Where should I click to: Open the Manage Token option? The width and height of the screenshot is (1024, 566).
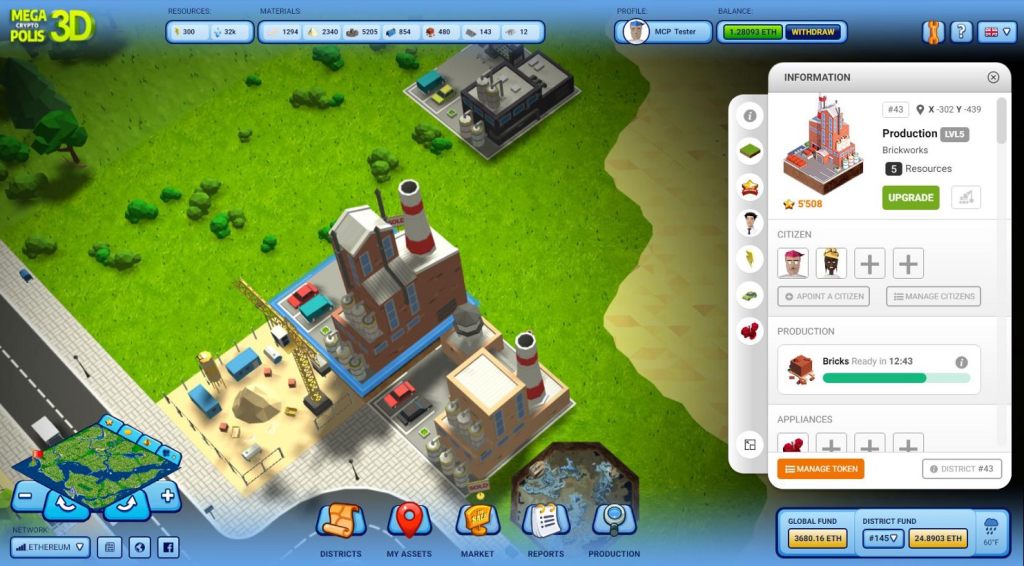click(820, 468)
